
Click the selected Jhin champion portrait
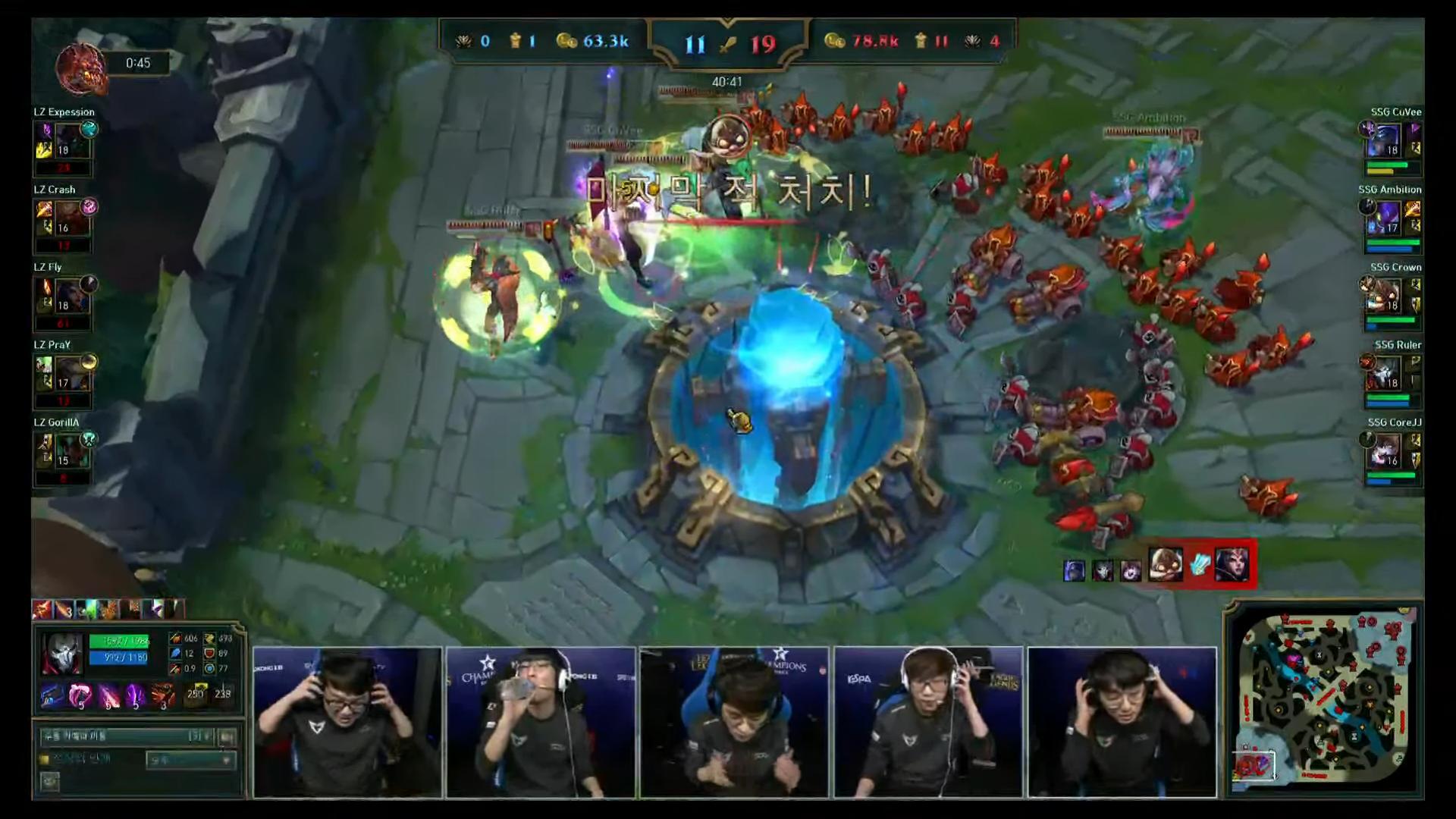pyautogui.click(x=62, y=654)
